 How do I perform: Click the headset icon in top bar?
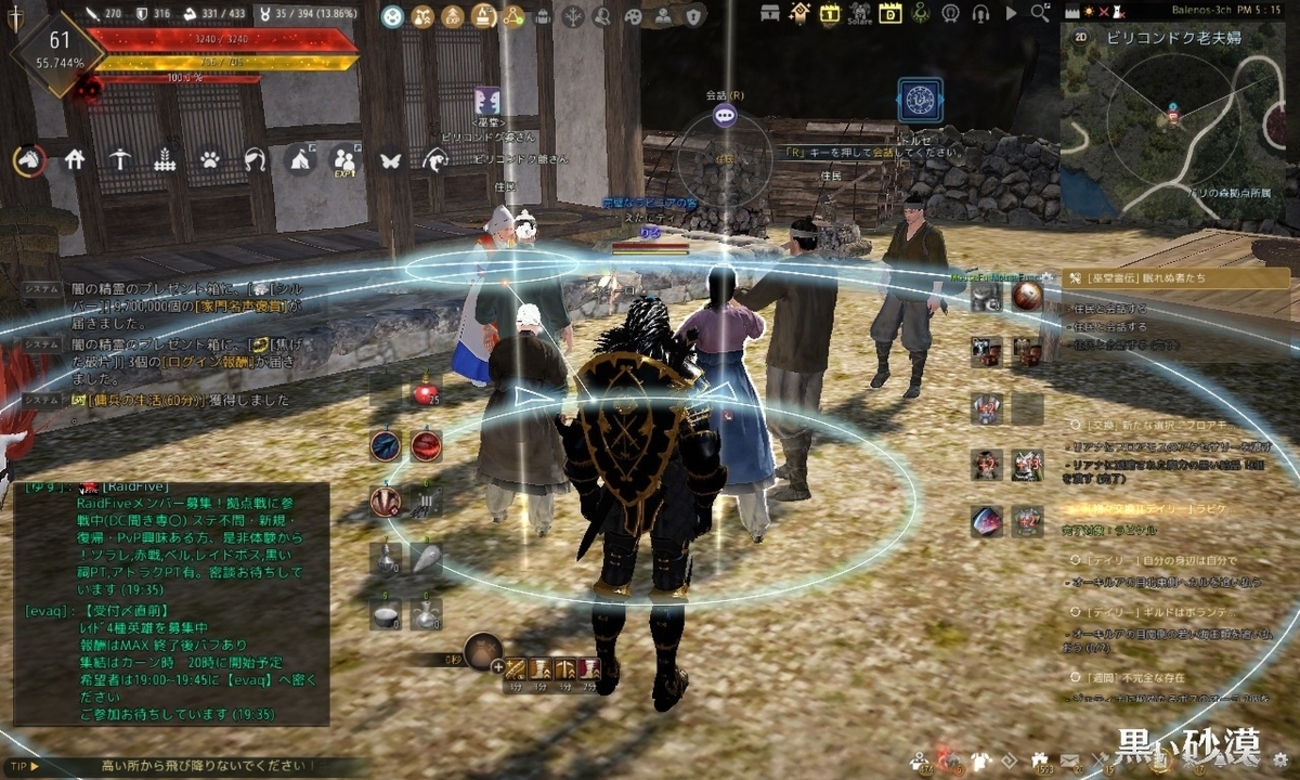click(x=981, y=14)
